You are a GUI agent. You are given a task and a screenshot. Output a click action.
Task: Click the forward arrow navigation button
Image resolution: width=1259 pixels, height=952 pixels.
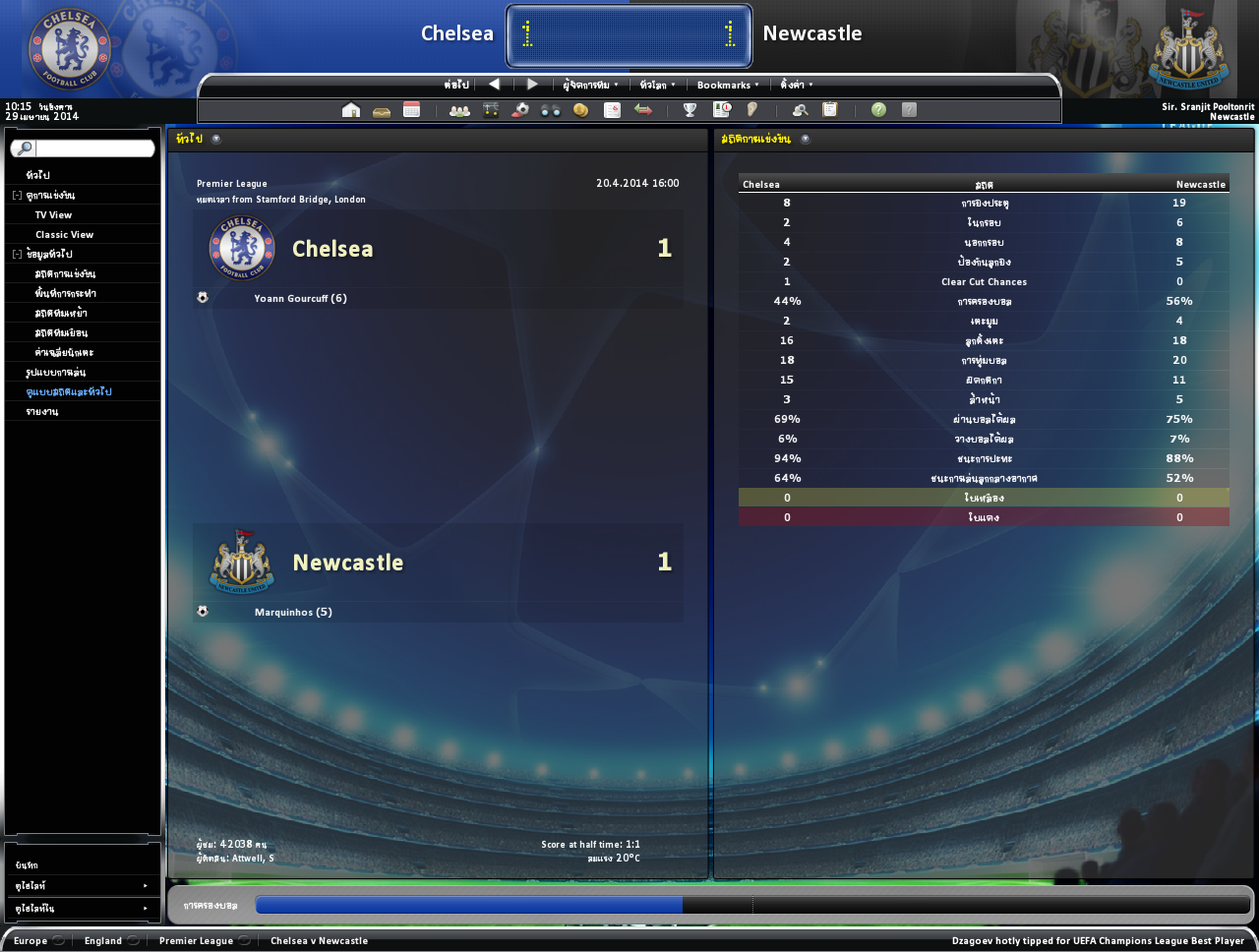pos(532,84)
